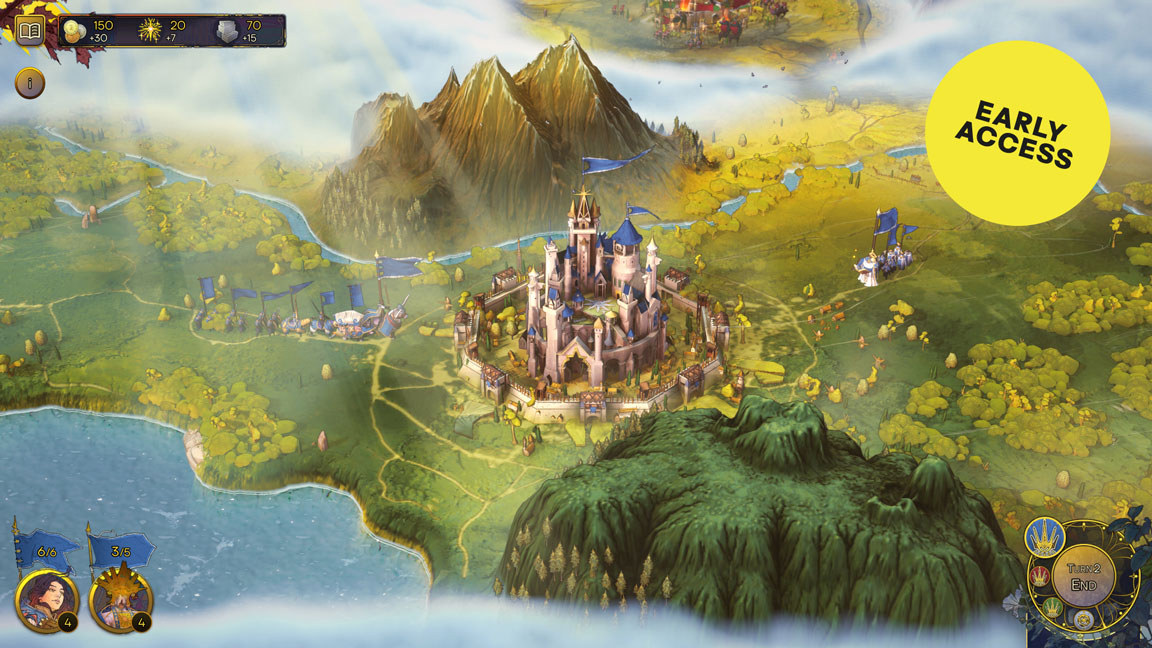The image size is (1152, 648).
Task: Click the pale gear emblem on the turn wheel
Action: click(1082, 620)
